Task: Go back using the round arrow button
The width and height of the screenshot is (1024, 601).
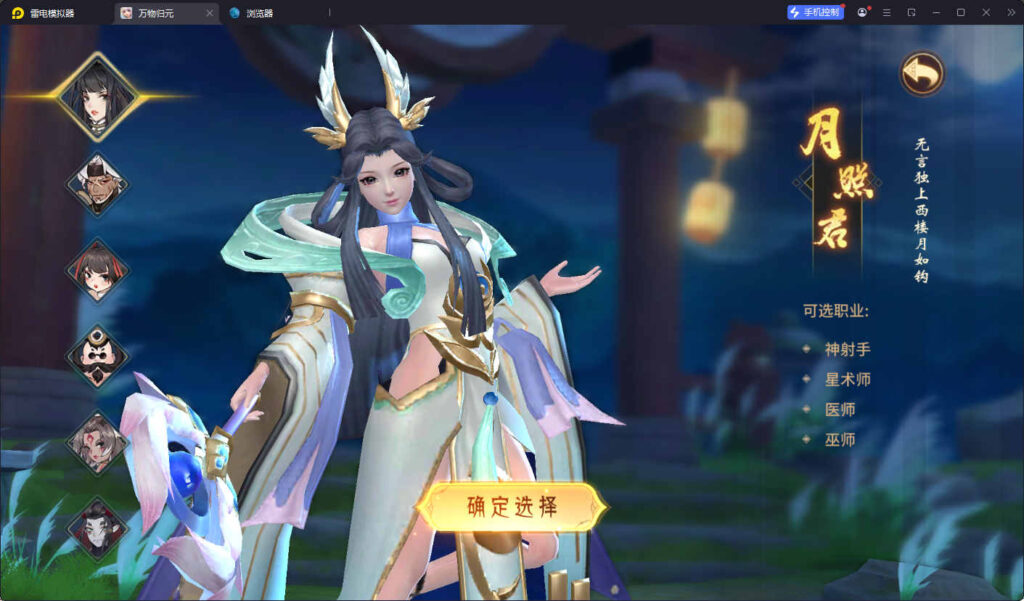Action: tap(921, 74)
